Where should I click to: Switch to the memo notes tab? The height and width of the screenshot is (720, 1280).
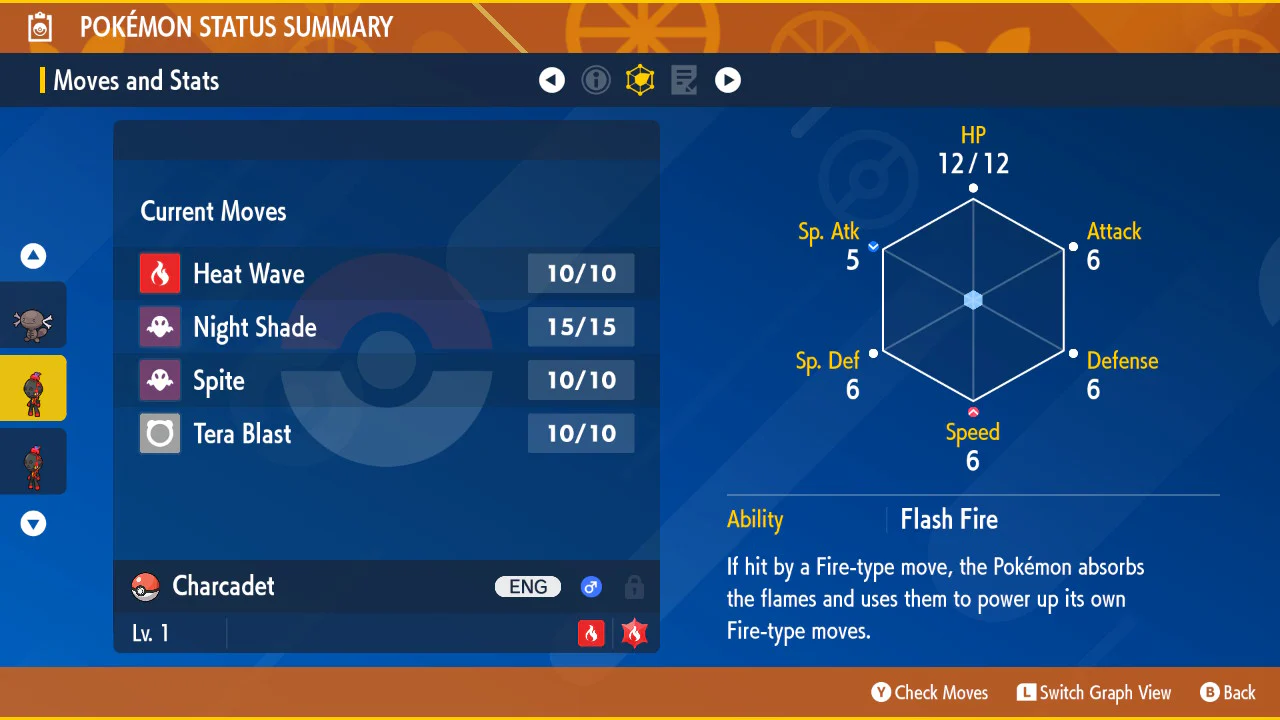pyautogui.click(x=684, y=80)
